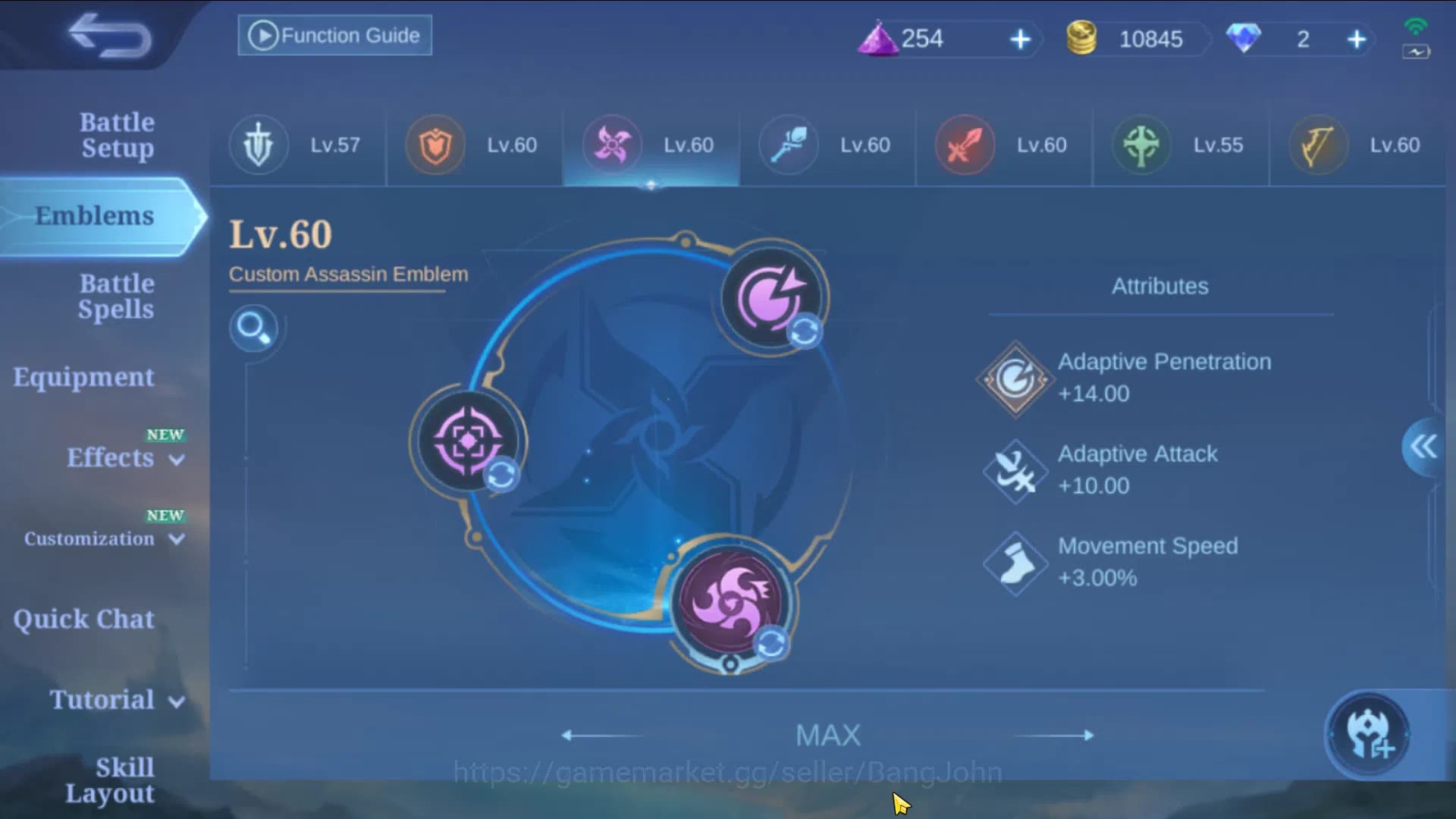Select the Support emblem shield icon
The width and height of the screenshot is (1456, 819).
pos(435,146)
